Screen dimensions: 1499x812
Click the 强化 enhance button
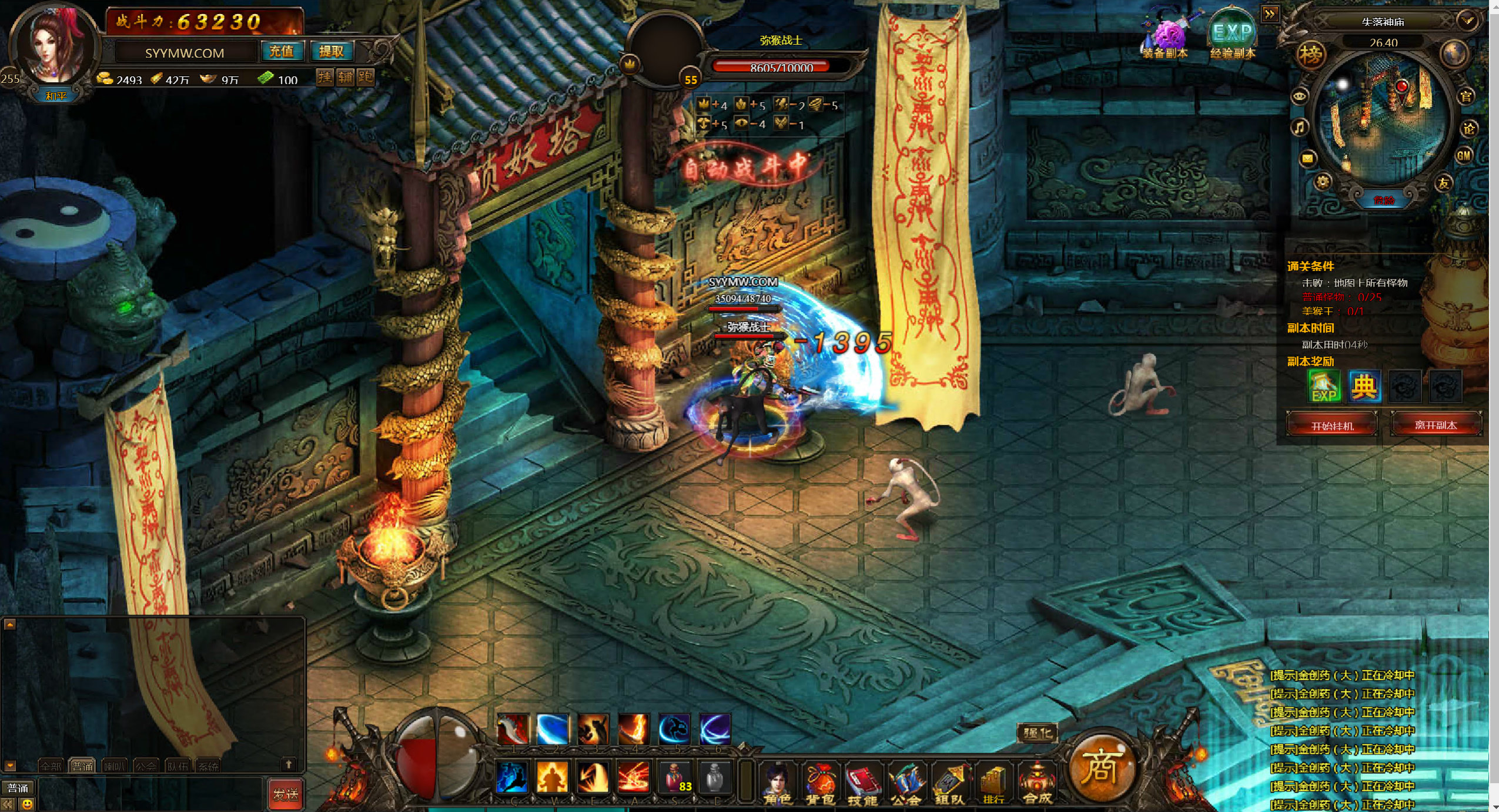pyautogui.click(x=1037, y=733)
